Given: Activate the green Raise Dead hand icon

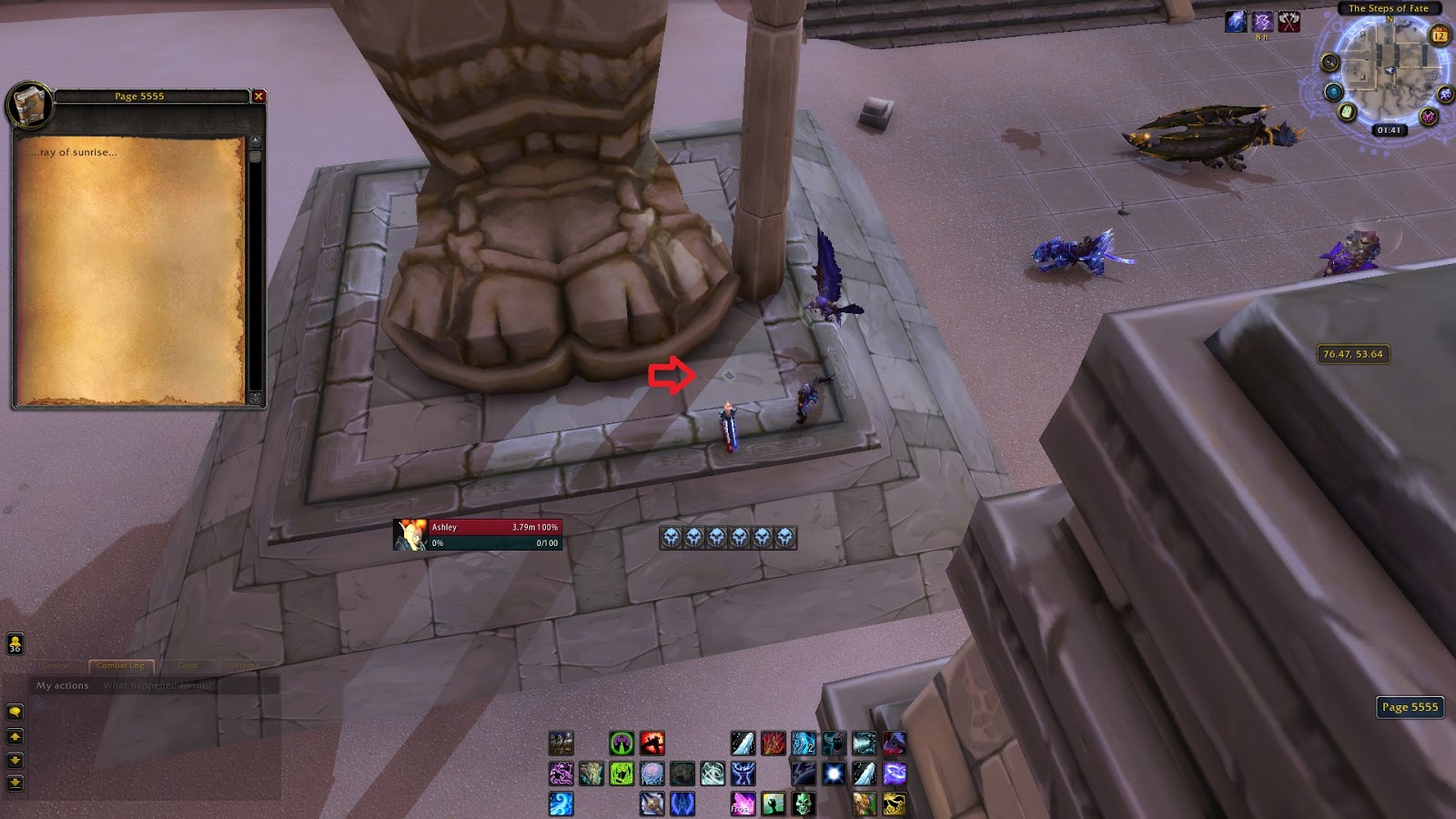Looking at the screenshot, I should click(773, 804).
